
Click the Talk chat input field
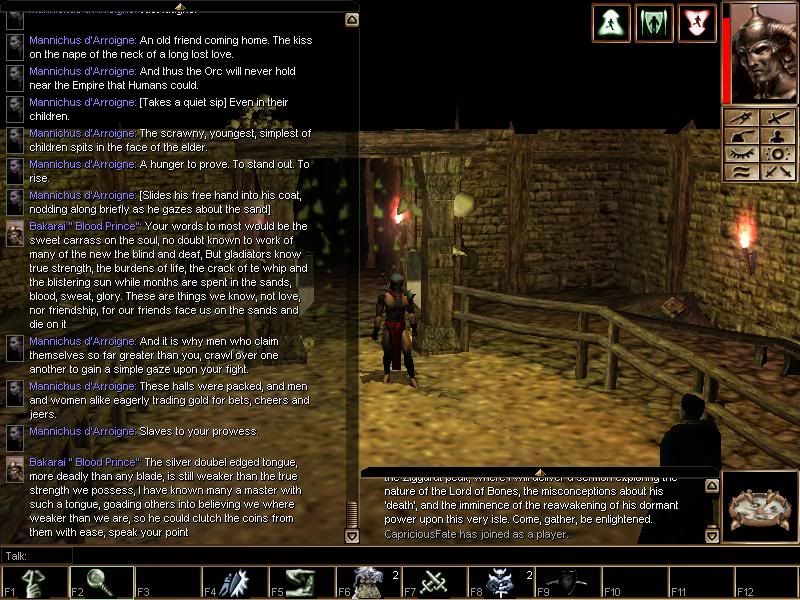[200, 555]
